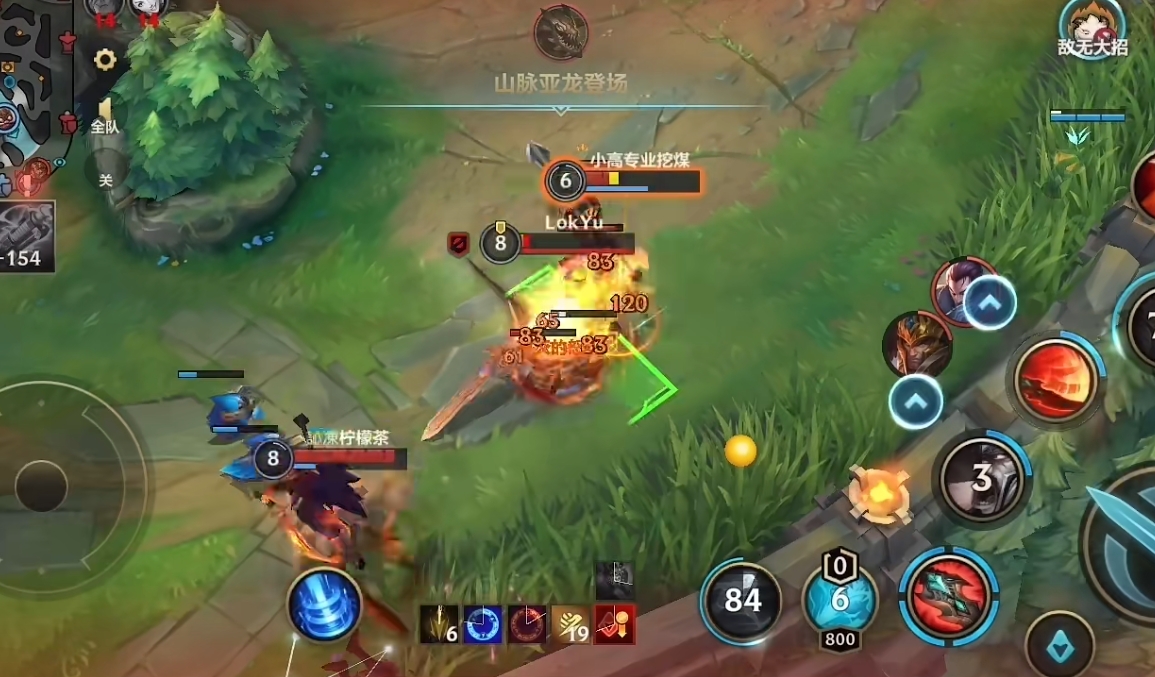Toggle the 全队 team voice speaker
The image size is (1155, 677).
click(104, 114)
